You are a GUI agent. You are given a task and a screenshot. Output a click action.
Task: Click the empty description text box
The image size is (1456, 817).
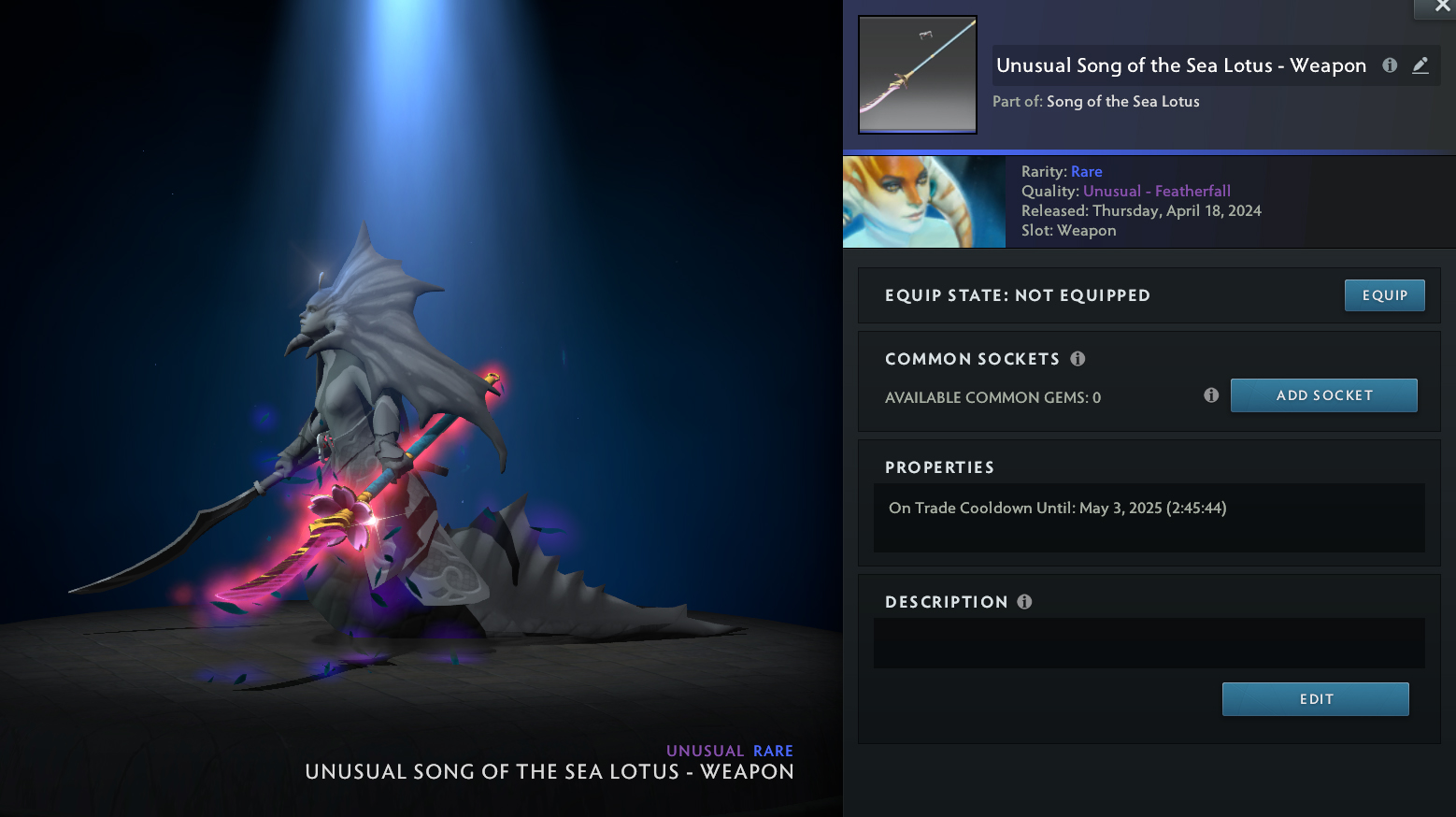click(1149, 643)
